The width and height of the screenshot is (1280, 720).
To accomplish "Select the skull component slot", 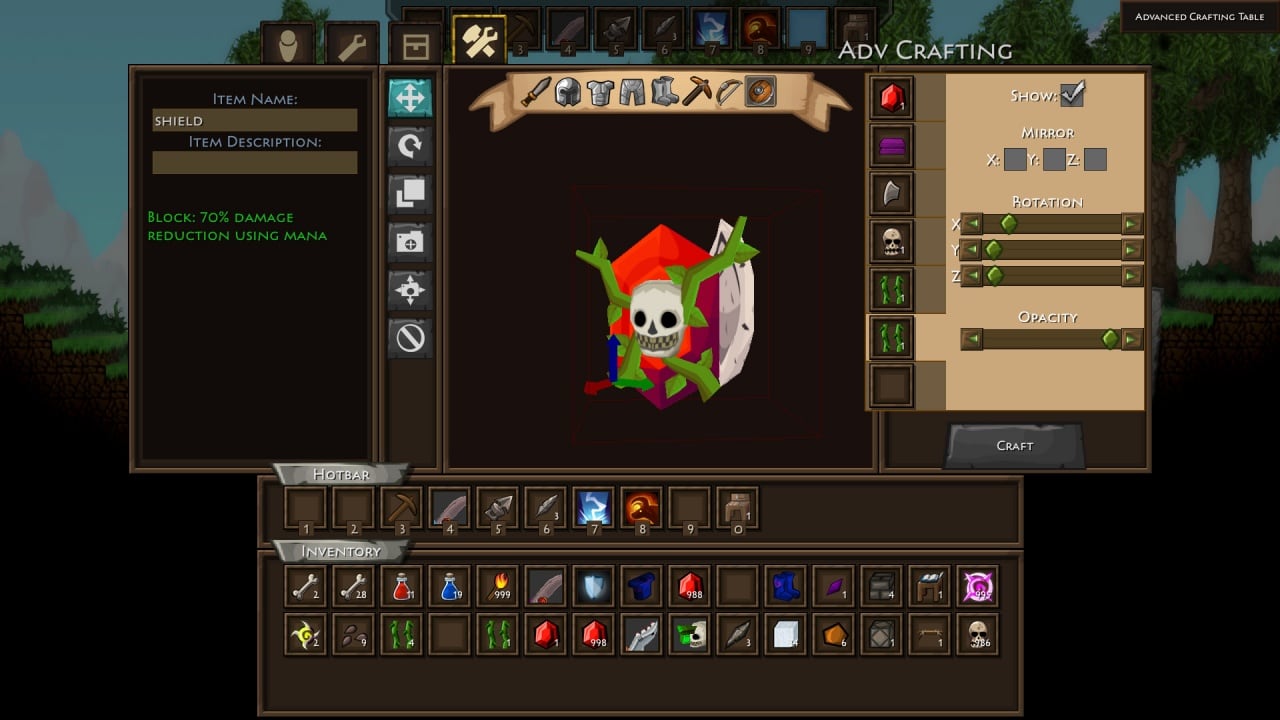I will coord(892,242).
